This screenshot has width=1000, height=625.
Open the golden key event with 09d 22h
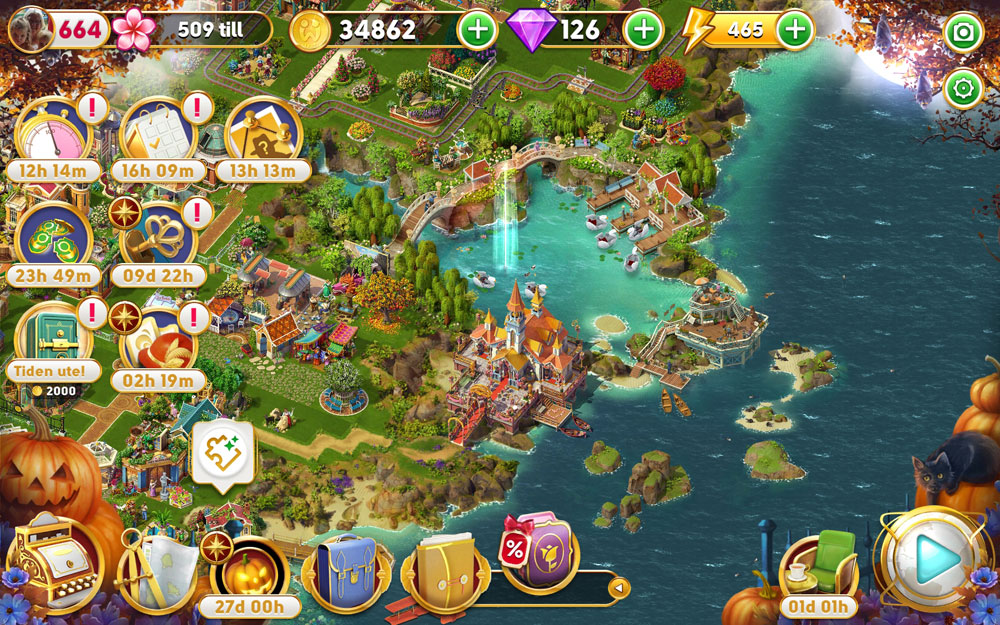pos(157,238)
